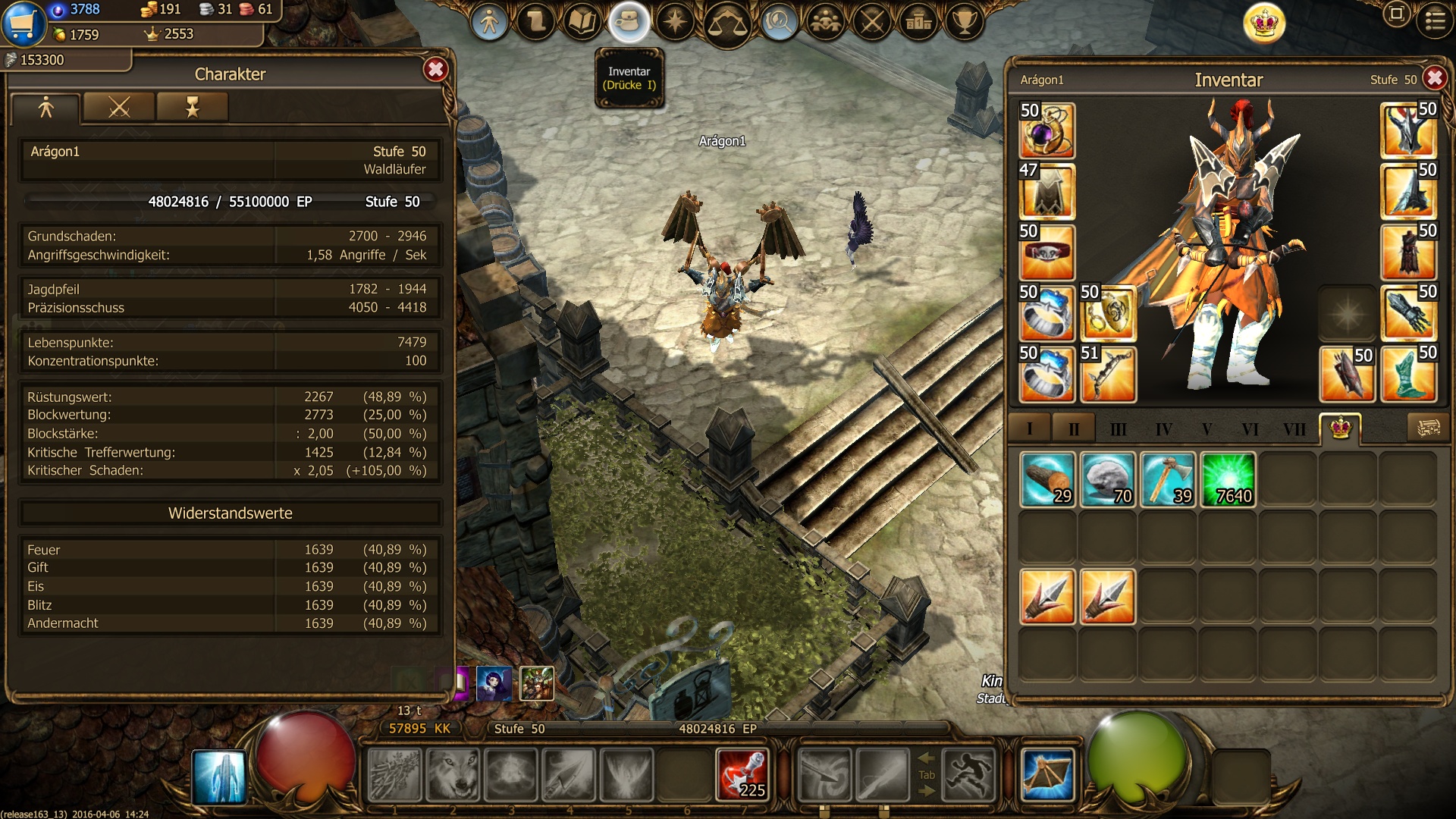Switch to inventory bag tab I
This screenshot has width=1456, height=819.
pyautogui.click(x=1029, y=429)
